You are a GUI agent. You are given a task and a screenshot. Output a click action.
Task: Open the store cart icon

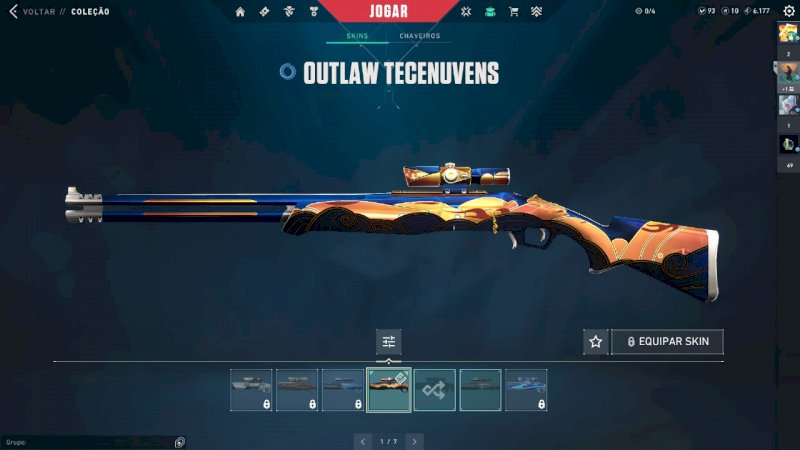(514, 12)
